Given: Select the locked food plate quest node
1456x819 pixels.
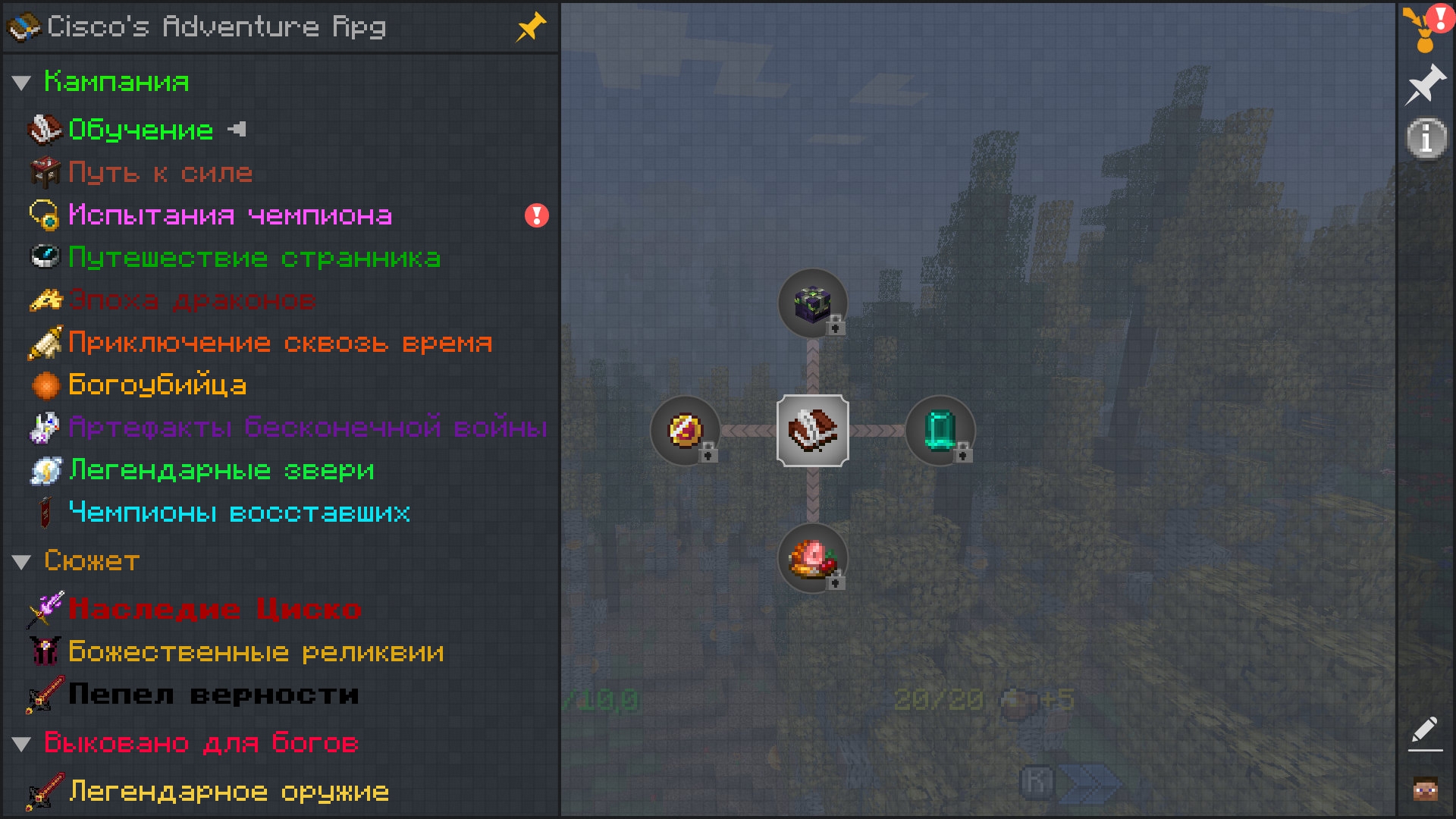Looking at the screenshot, I should point(812,558).
